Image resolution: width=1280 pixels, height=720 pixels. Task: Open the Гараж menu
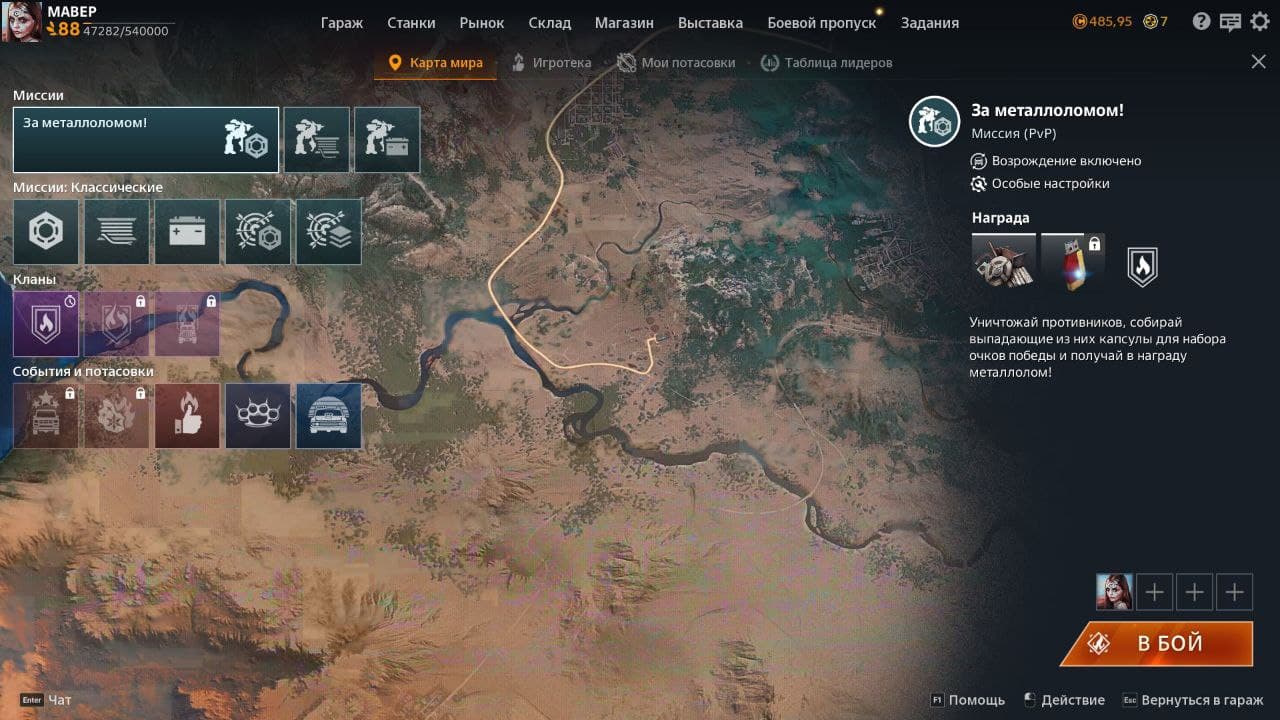click(x=342, y=22)
